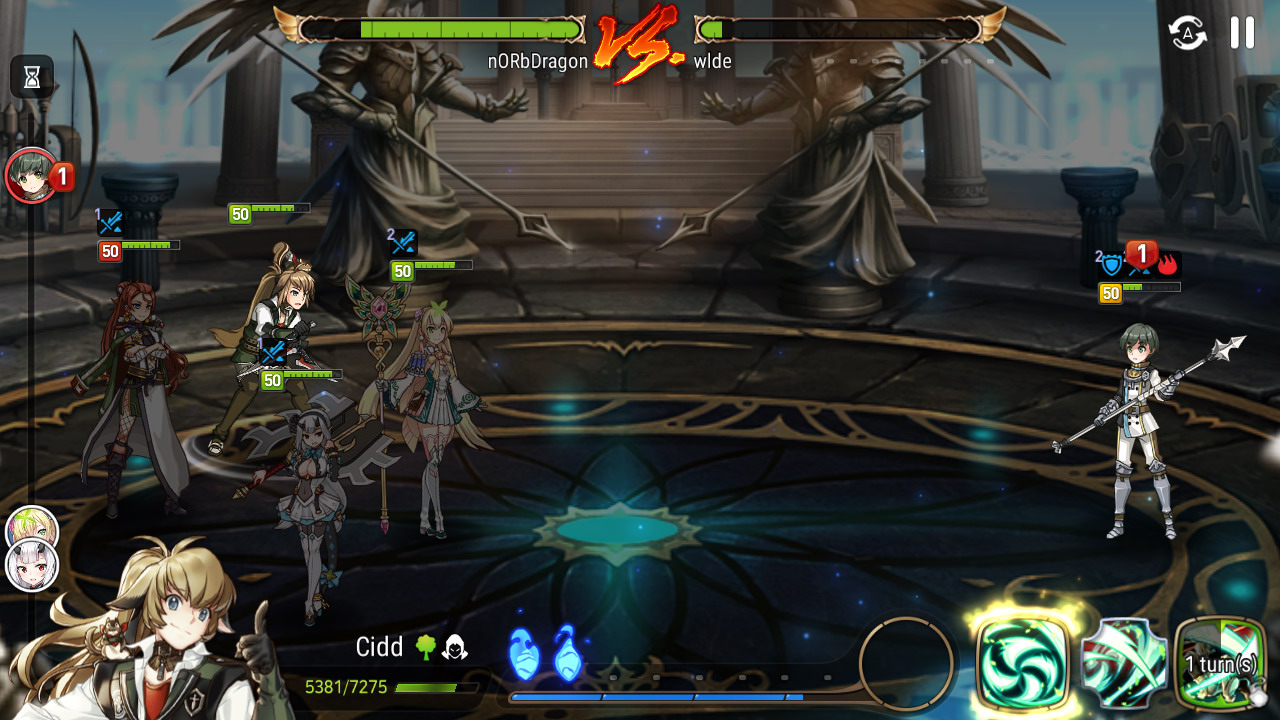Check the enemy's flame burn debuff icon
Viewport: 1280px width, 720px height.
1168,265
